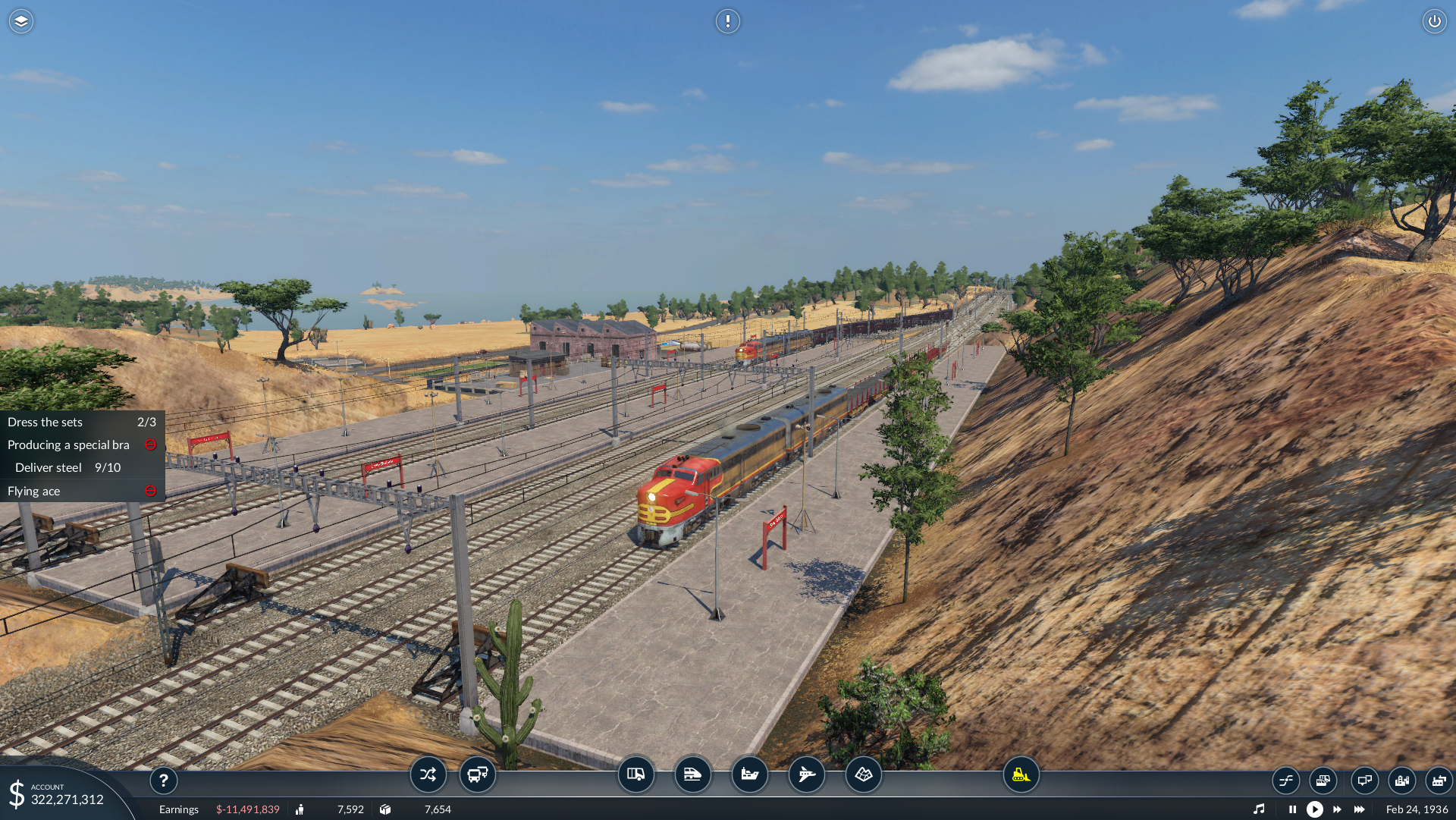Image resolution: width=1456 pixels, height=820 pixels.
Task: Open the terrain and landscaping tools
Action: [863, 774]
